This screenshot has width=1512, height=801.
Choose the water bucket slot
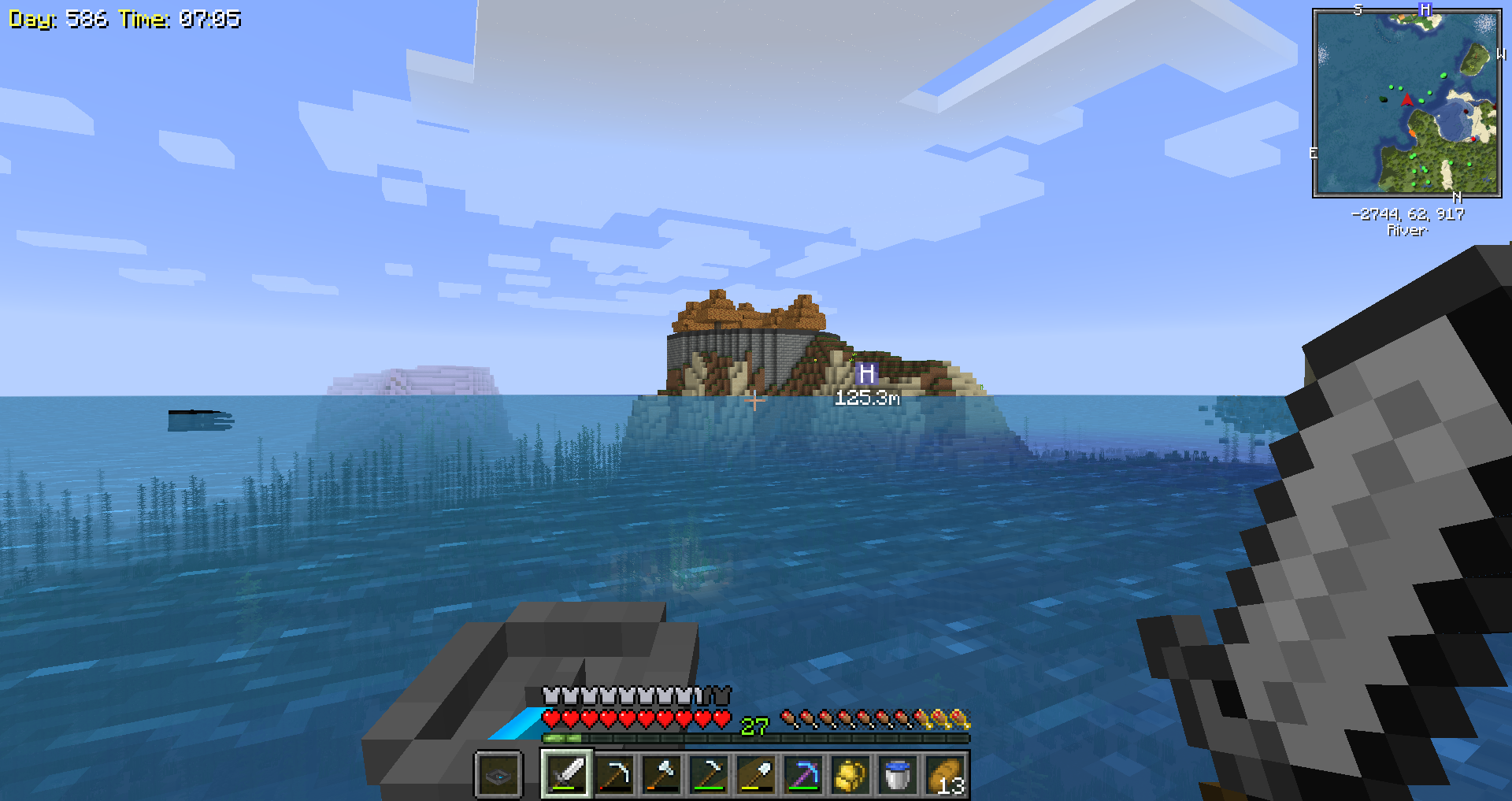click(898, 774)
